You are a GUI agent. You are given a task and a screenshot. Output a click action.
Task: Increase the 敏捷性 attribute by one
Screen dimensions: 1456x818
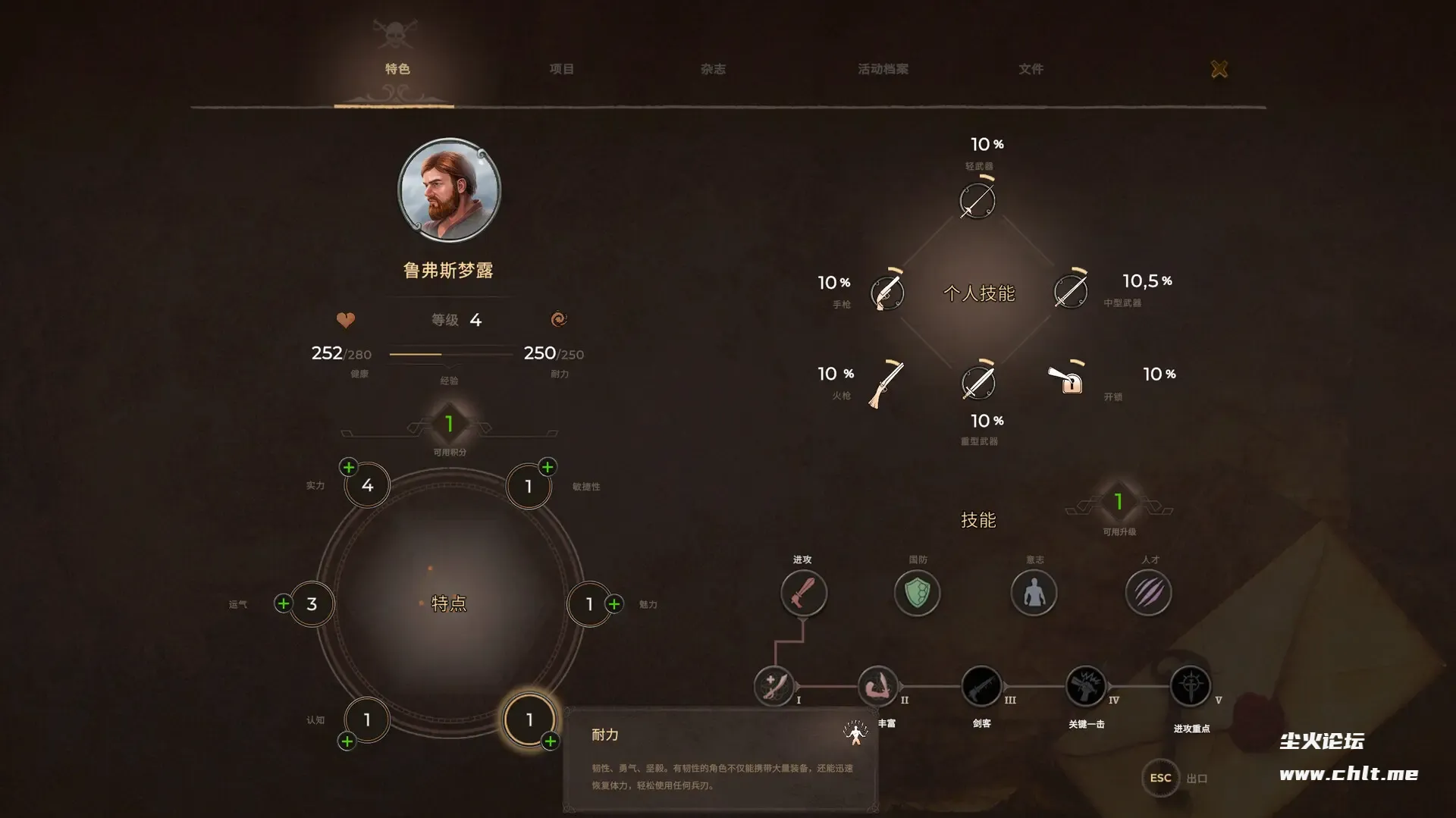point(548,467)
